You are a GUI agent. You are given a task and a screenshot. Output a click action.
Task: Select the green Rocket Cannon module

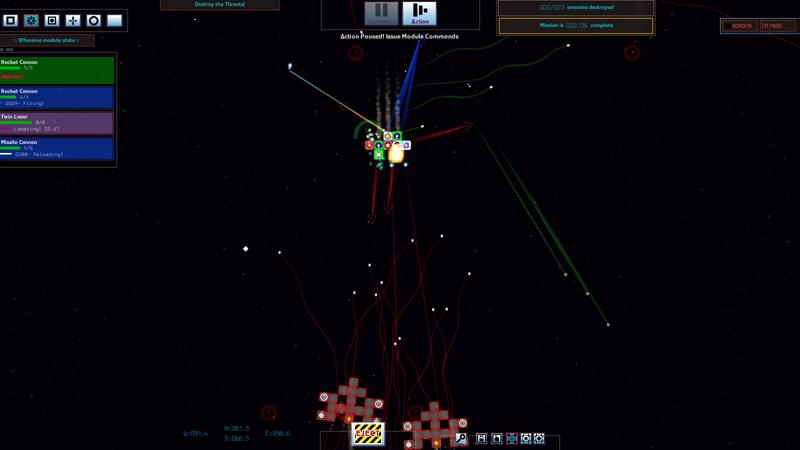[57, 69]
